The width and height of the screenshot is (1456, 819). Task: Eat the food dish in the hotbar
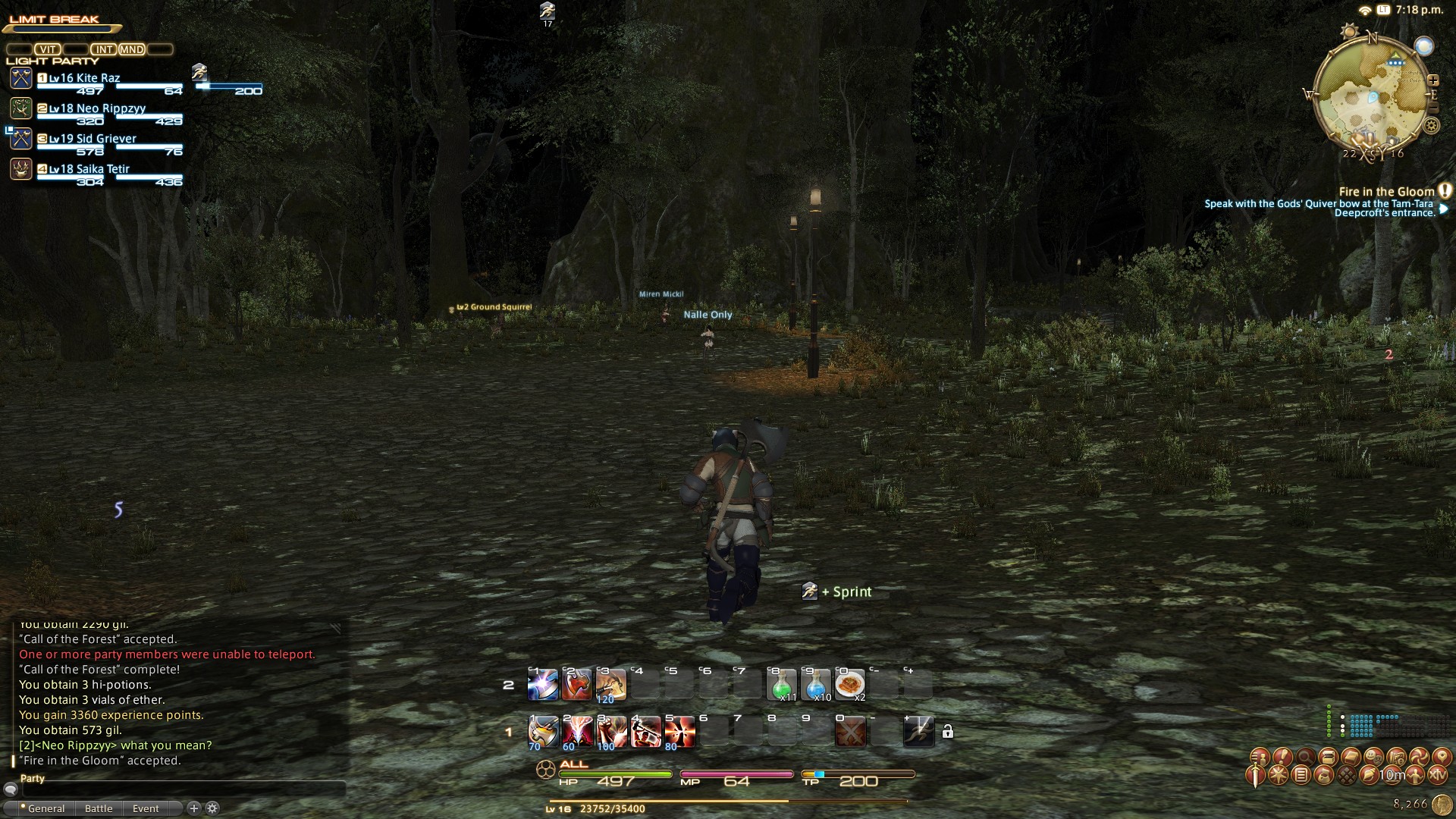[850, 686]
